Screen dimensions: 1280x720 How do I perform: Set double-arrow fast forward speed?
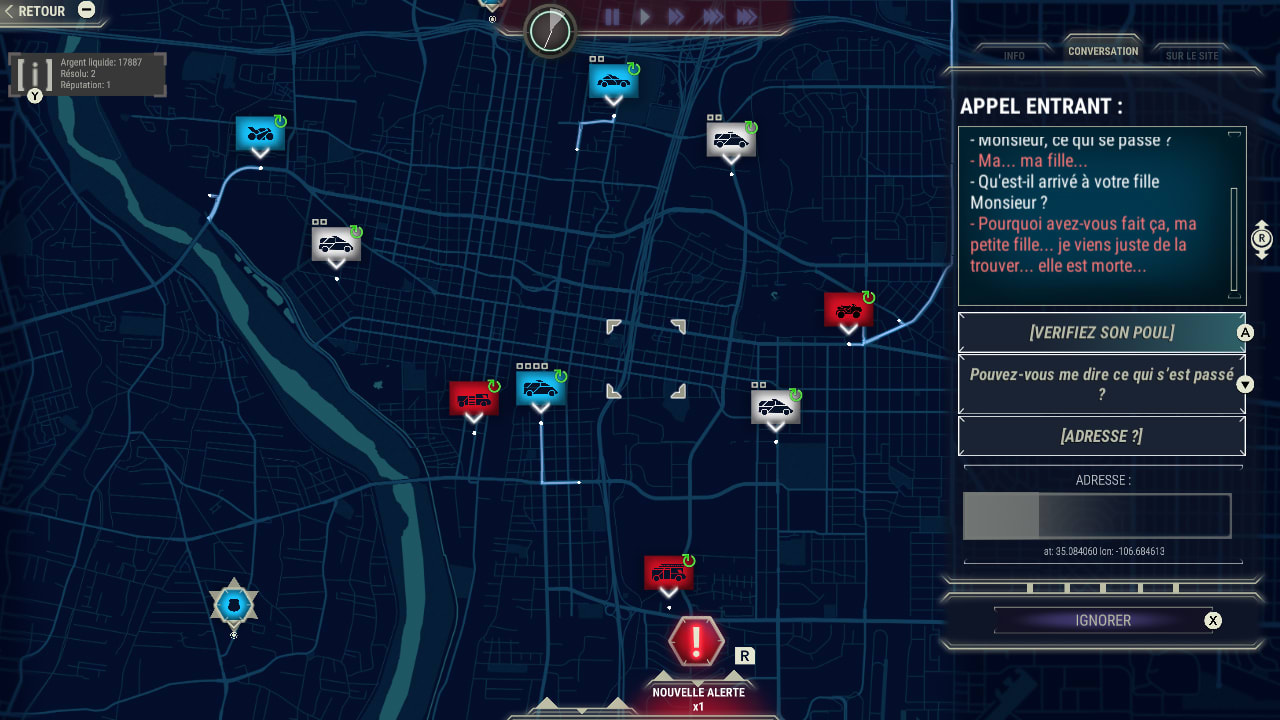coord(676,17)
